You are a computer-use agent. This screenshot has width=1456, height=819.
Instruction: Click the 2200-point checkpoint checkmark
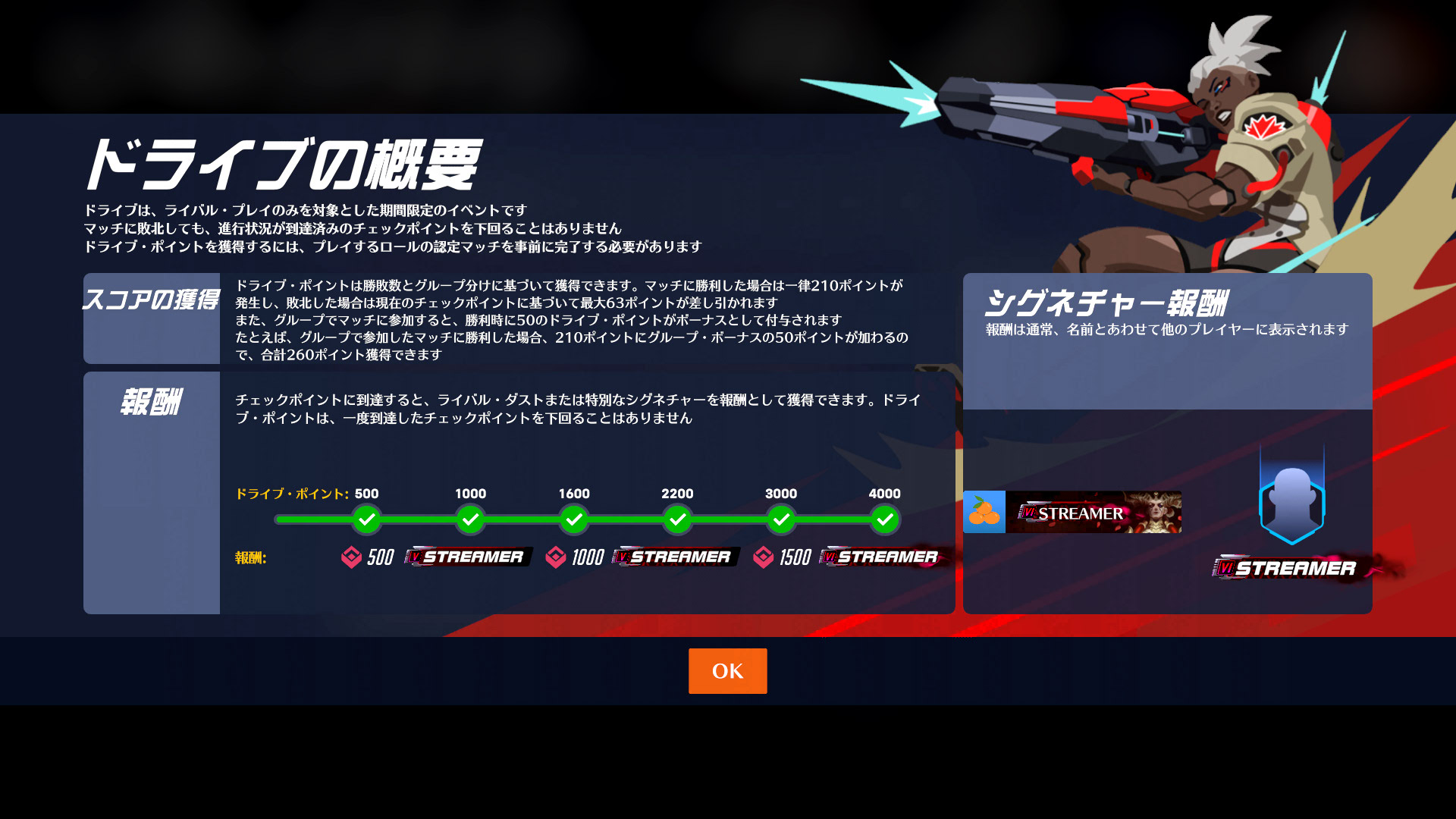pos(678,520)
